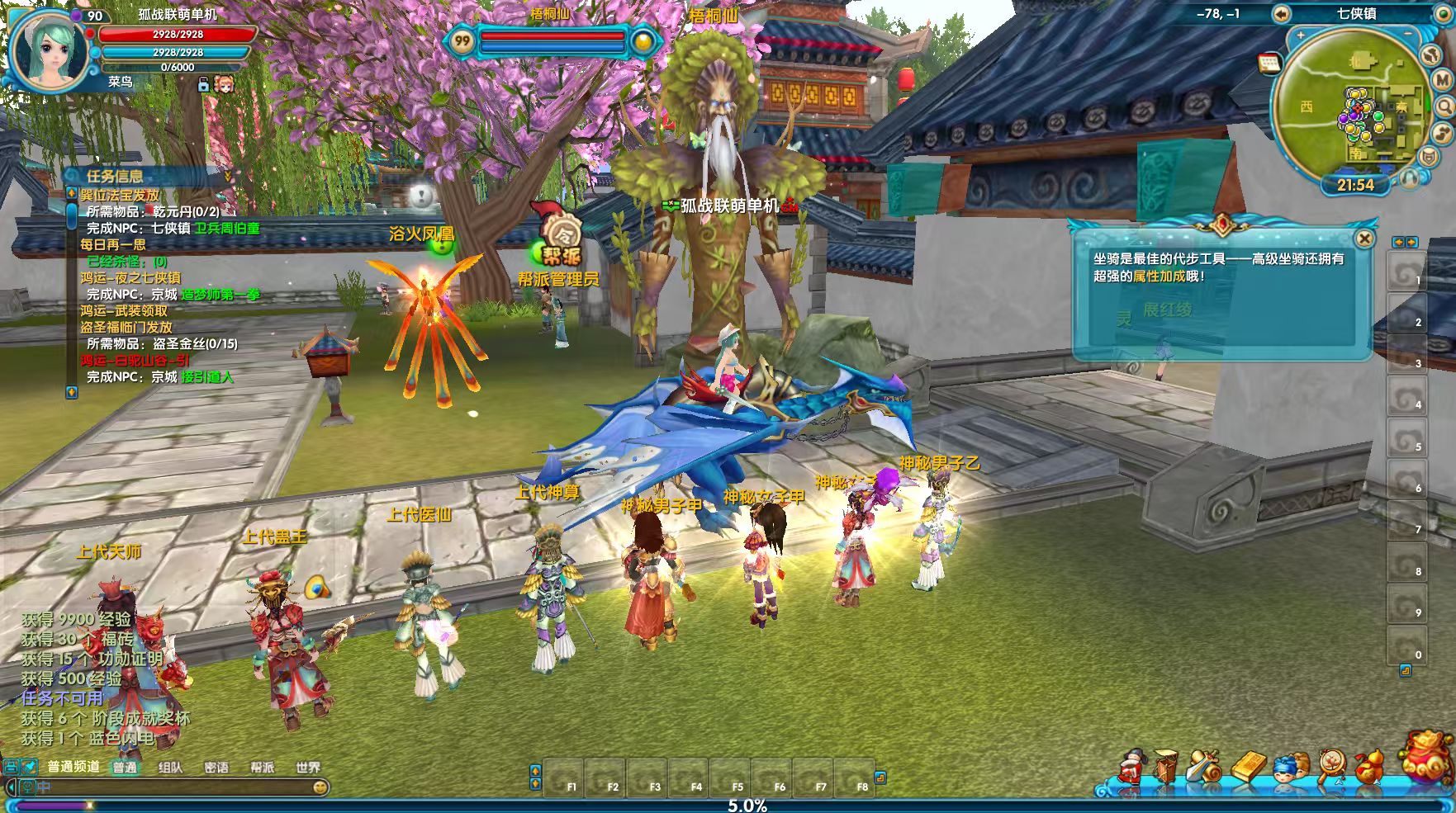This screenshot has height=813, width=1456.
Task: Switch chat to 密语 channel
Action: [x=216, y=768]
